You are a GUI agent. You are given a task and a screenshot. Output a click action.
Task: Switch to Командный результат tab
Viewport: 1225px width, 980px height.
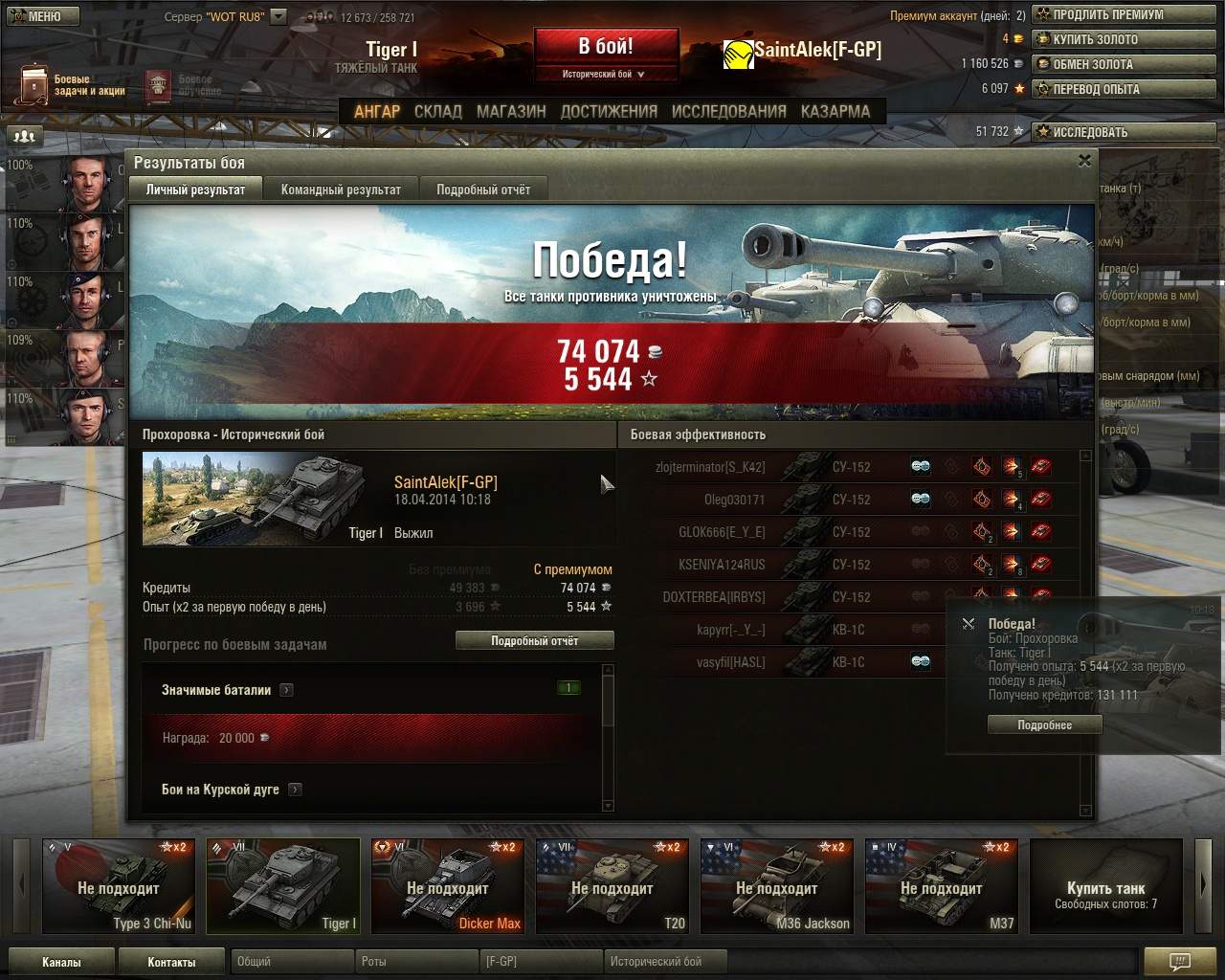coord(341,189)
